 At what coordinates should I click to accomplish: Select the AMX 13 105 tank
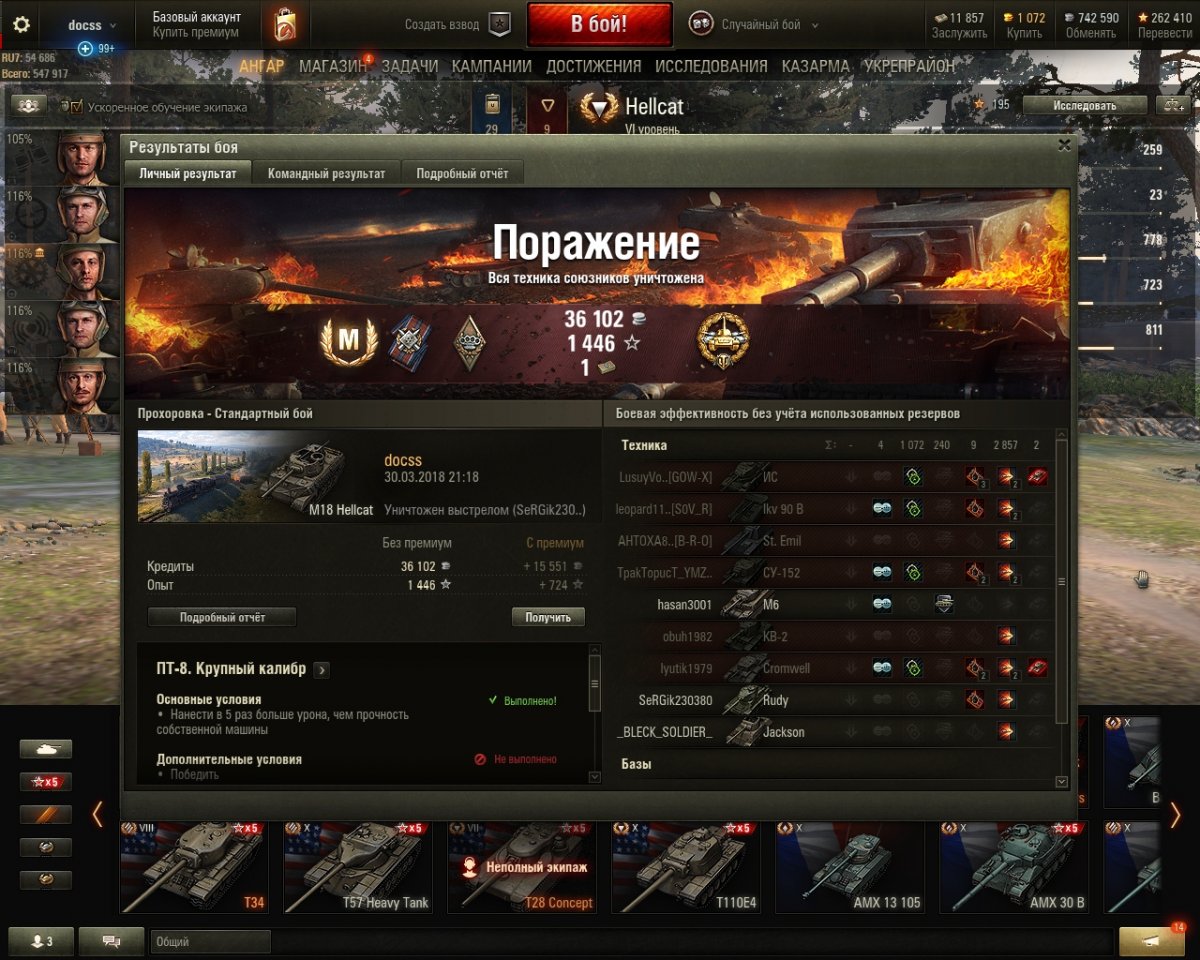(x=849, y=866)
